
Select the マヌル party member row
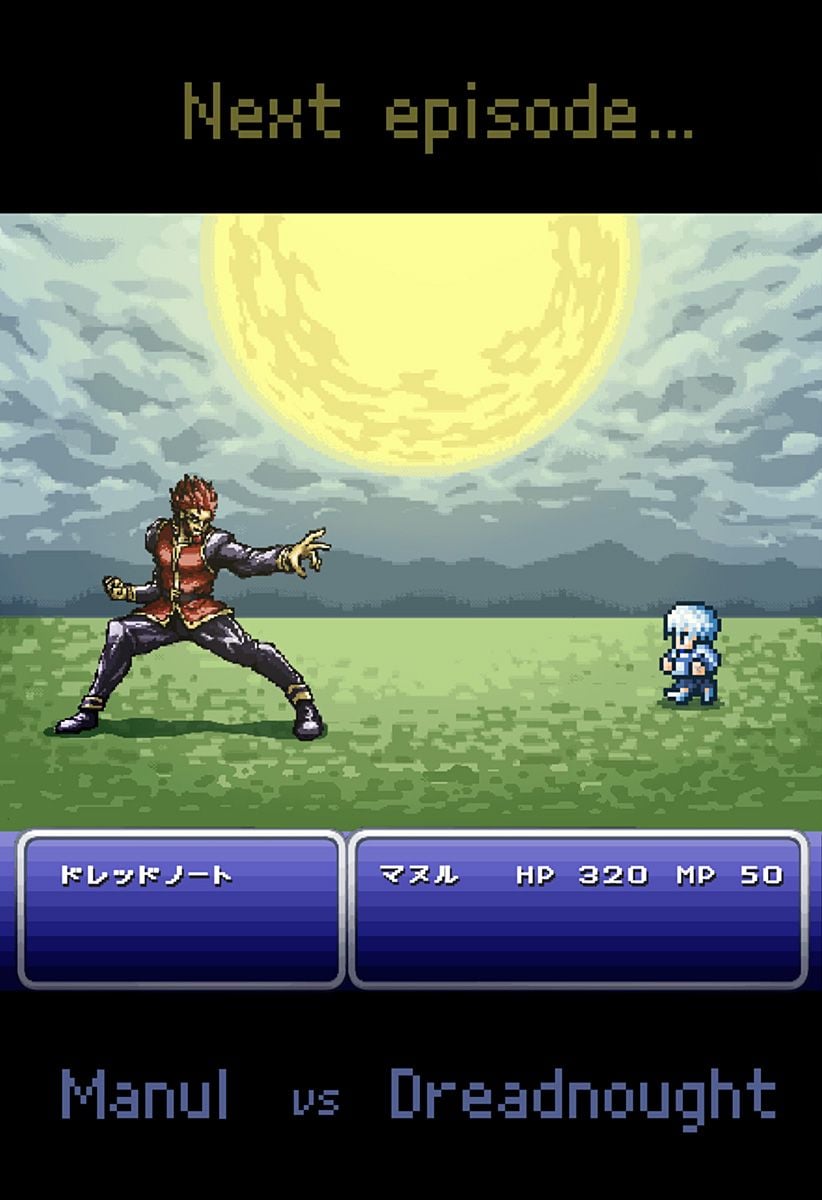579,876
